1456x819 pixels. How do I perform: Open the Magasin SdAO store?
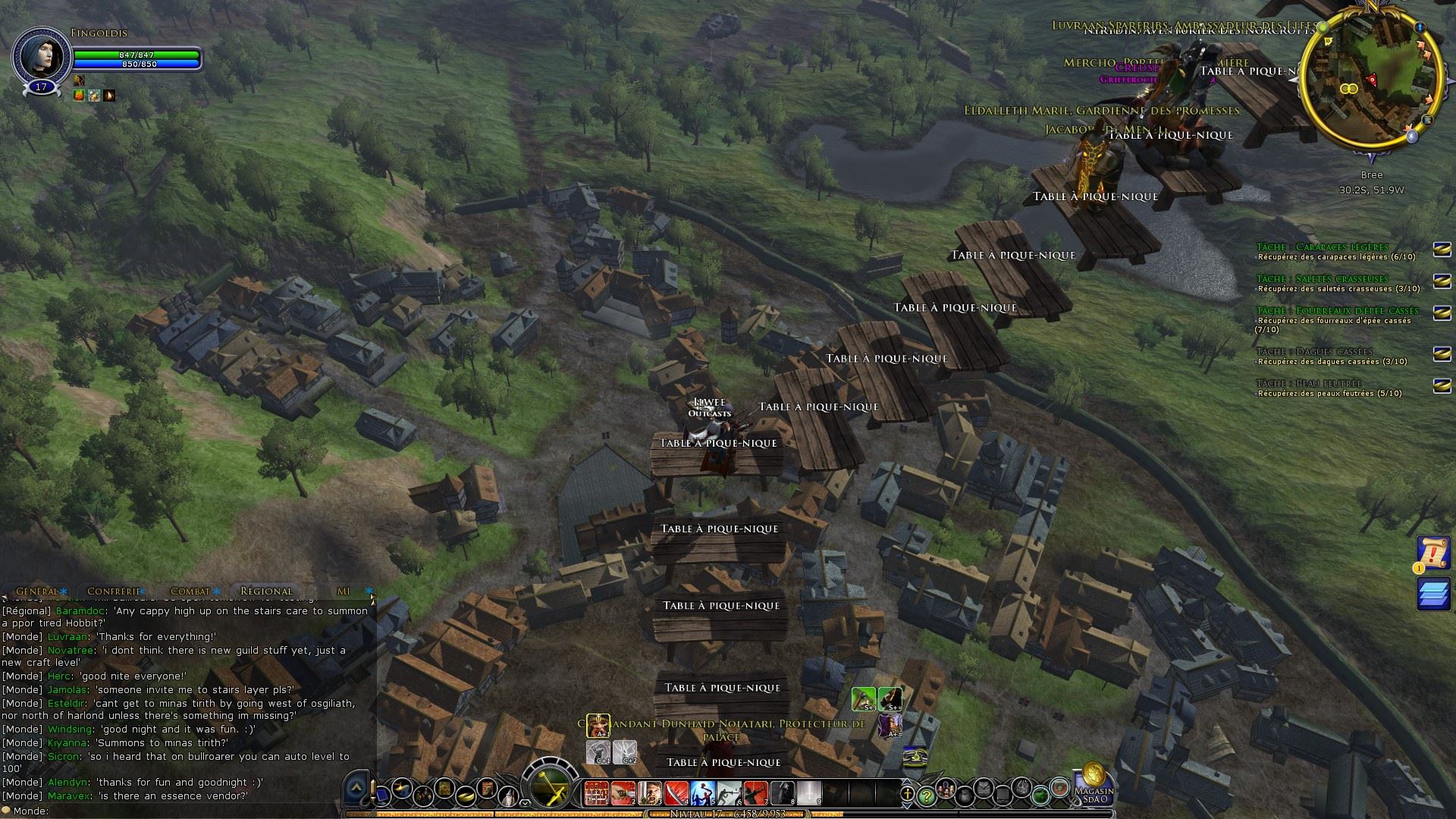(1093, 783)
